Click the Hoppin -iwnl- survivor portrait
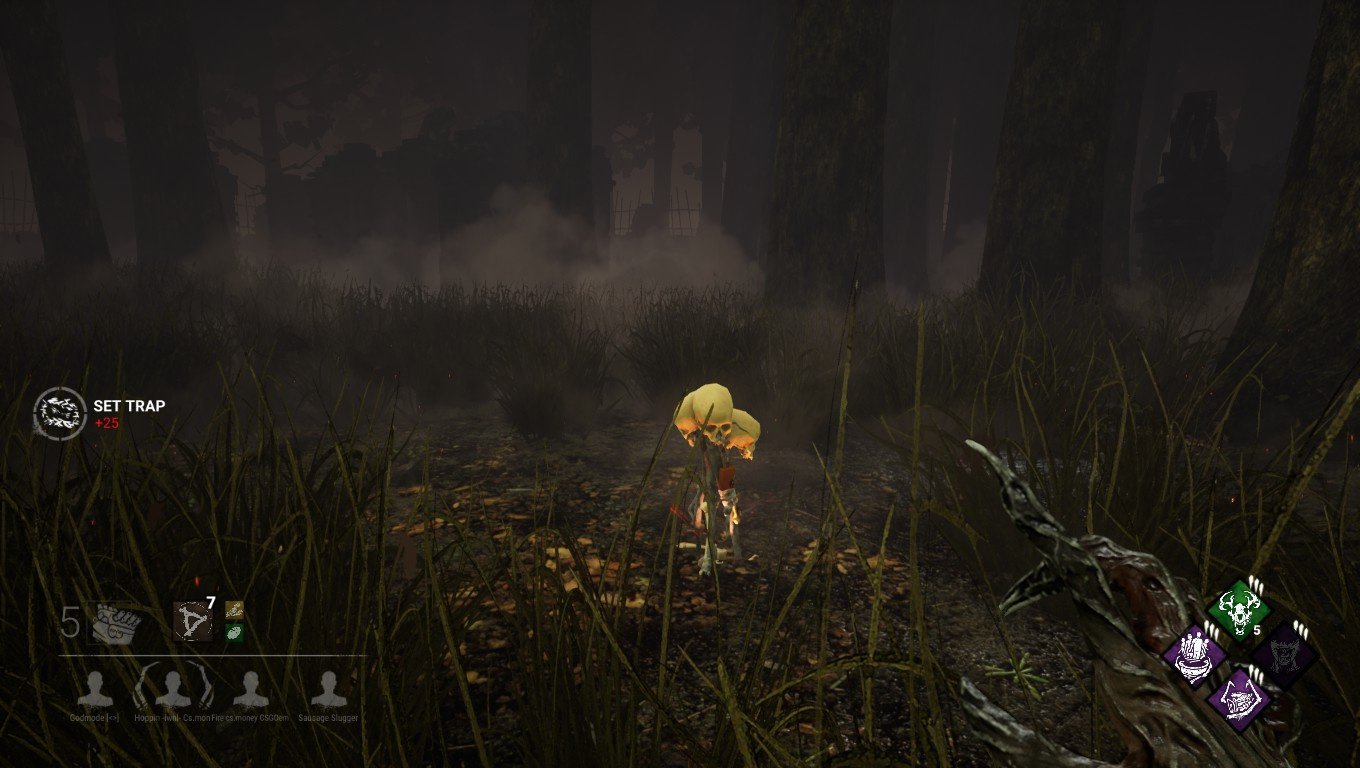 click(x=171, y=688)
